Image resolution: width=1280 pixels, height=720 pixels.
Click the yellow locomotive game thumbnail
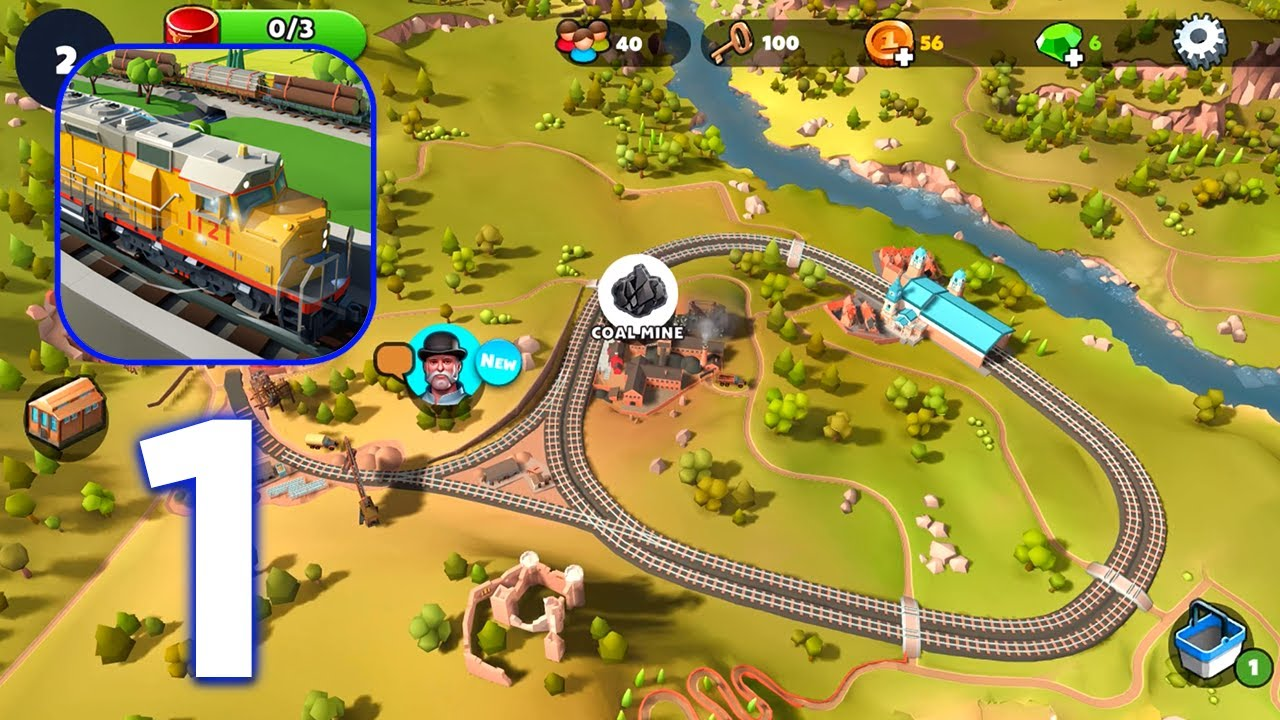(x=216, y=201)
